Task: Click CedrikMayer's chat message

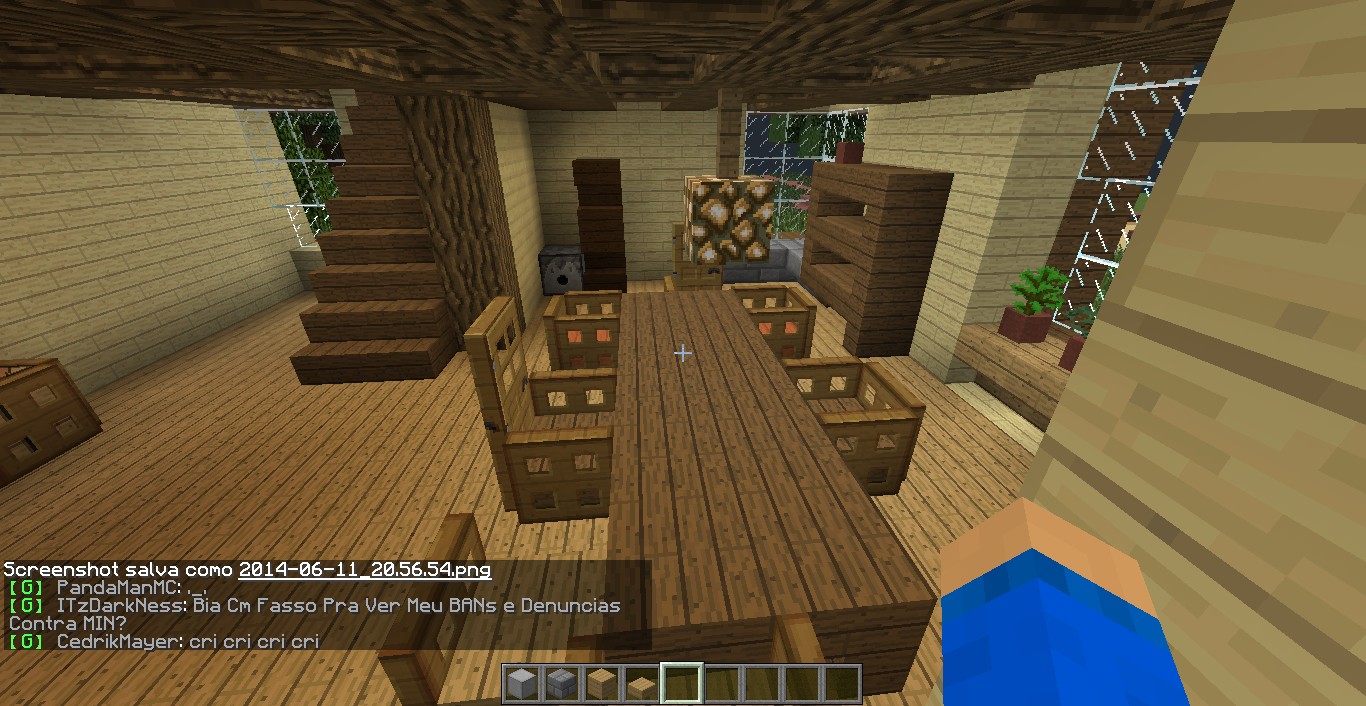Action: tap(254, 641)
